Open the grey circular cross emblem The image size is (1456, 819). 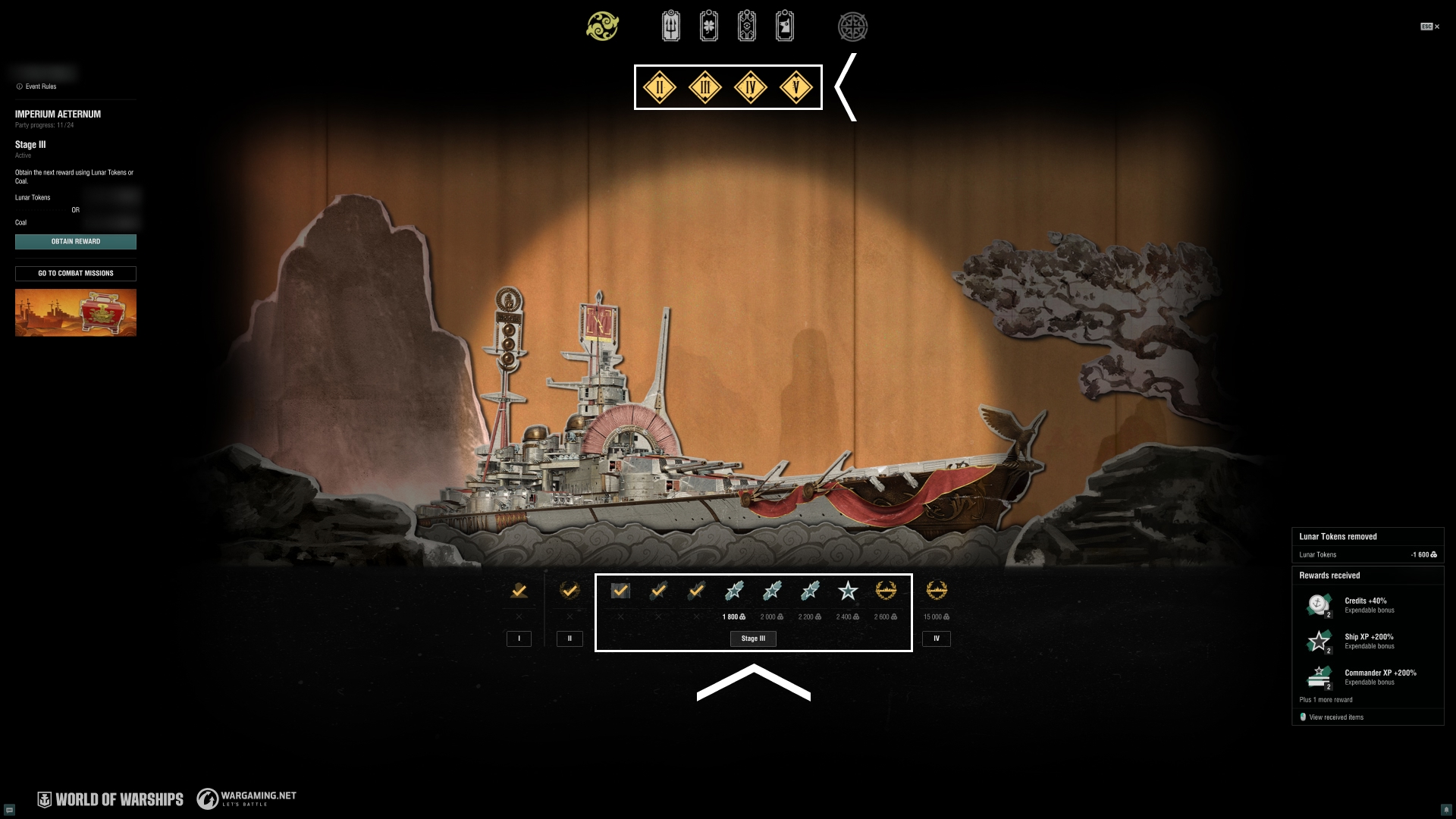point(852,27)
